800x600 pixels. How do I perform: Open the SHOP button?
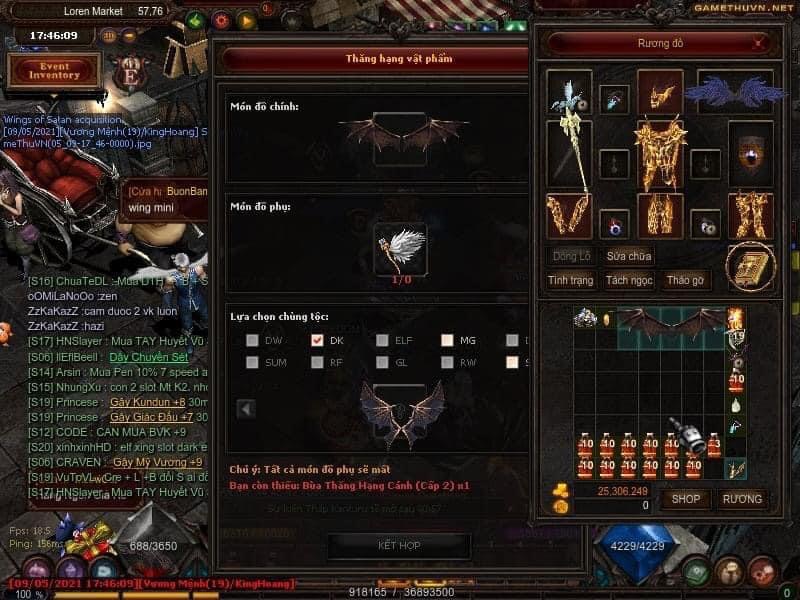685,498
